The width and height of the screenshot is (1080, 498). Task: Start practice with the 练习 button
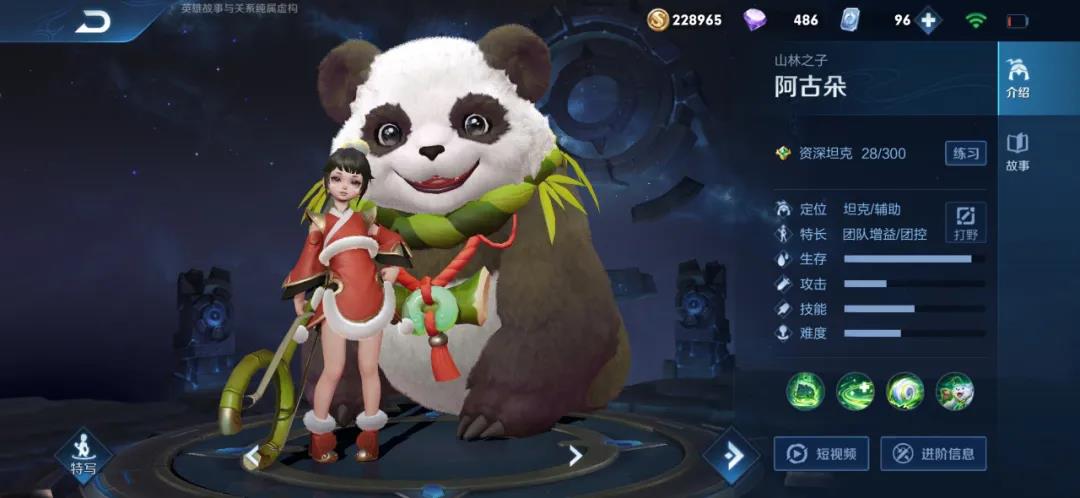(x=965, y=153)
